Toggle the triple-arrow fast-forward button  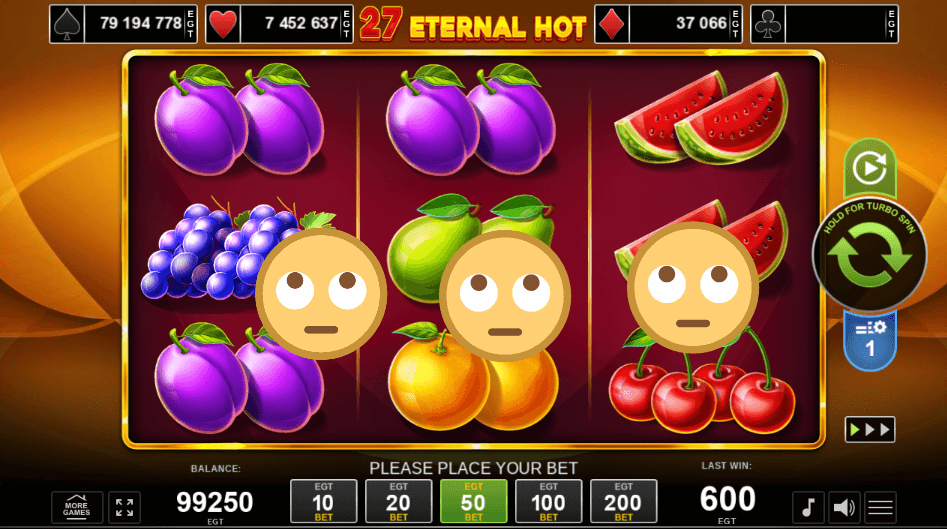tap(869, 429)
